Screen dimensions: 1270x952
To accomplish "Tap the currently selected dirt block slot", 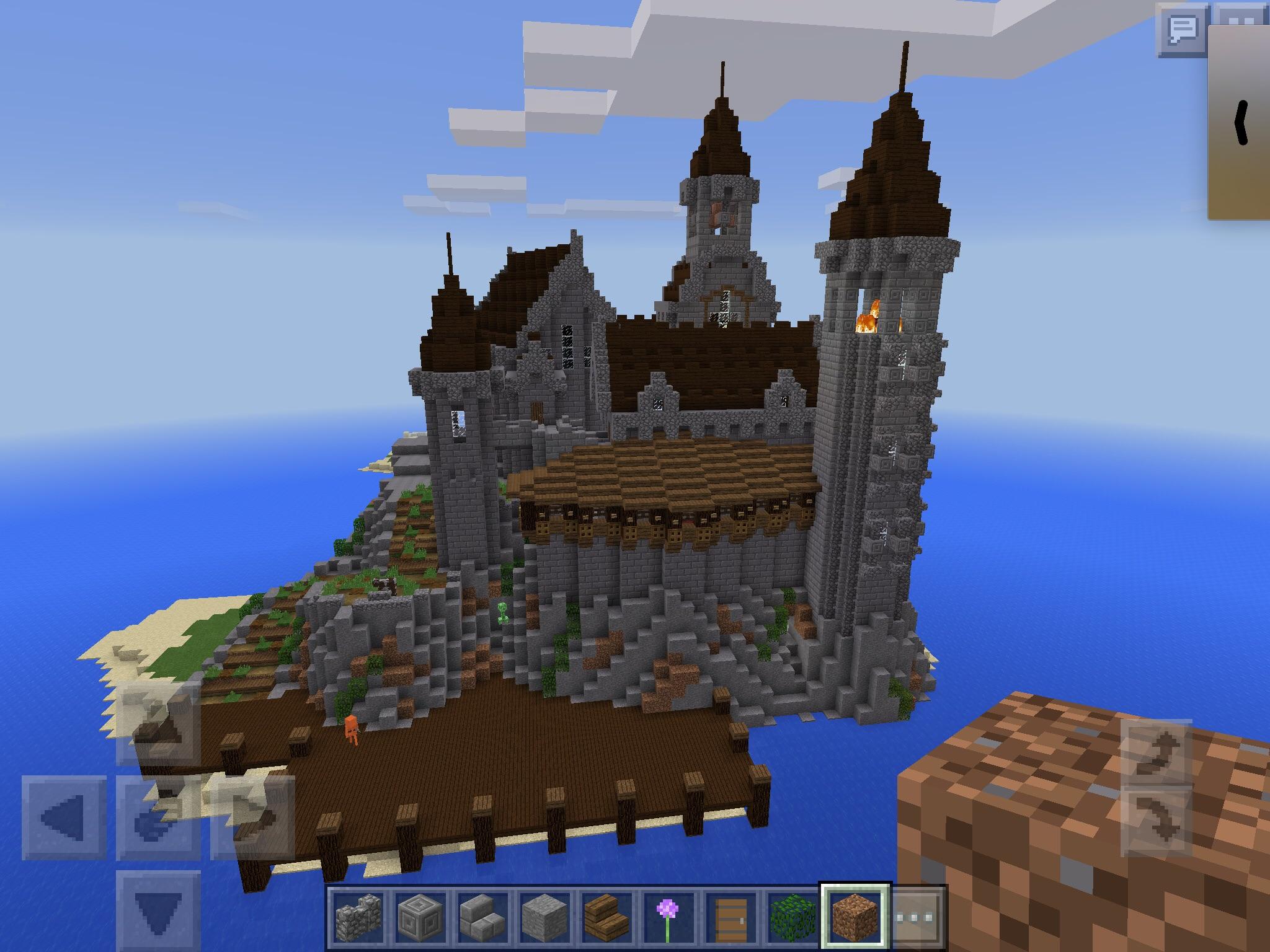I will pyautogui.click(x=856, y=916).
